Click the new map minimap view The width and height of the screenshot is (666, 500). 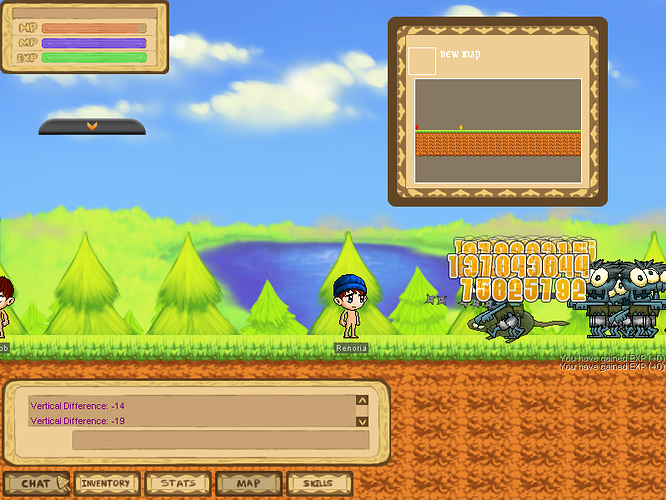pos(498,130)
